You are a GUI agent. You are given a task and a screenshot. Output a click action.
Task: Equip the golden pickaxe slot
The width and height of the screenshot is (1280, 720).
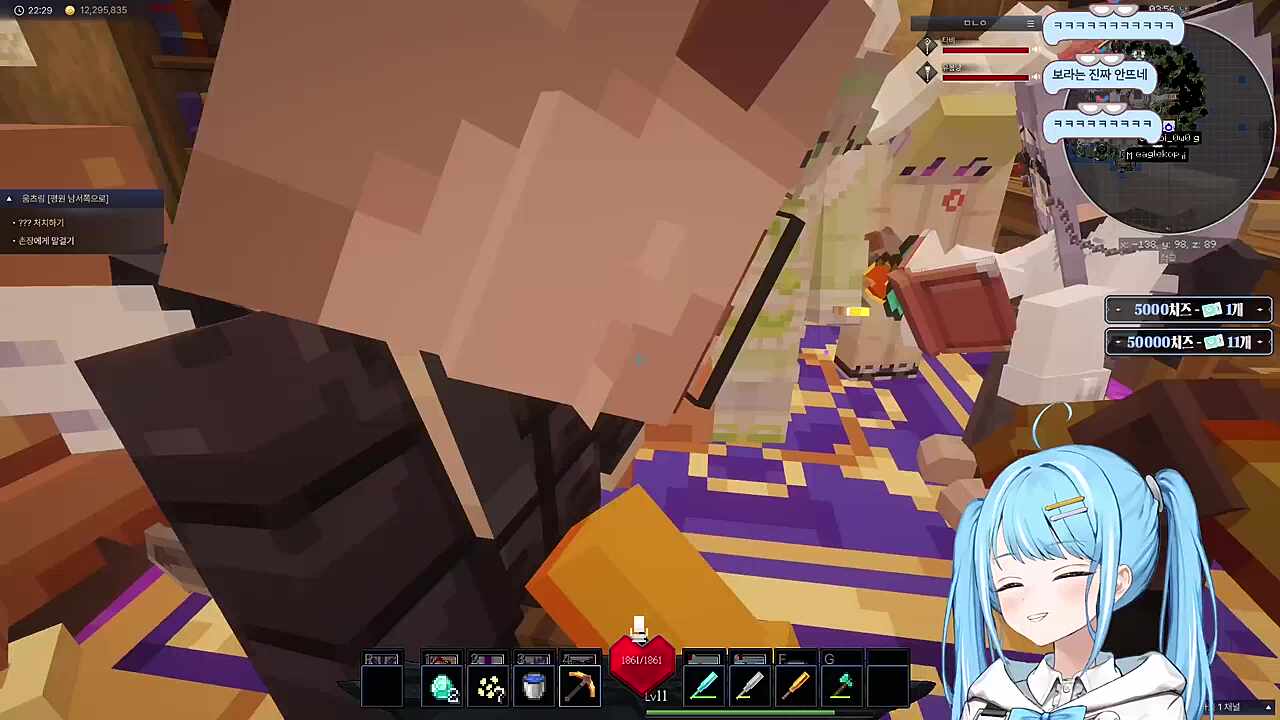(x=580, y=688)
